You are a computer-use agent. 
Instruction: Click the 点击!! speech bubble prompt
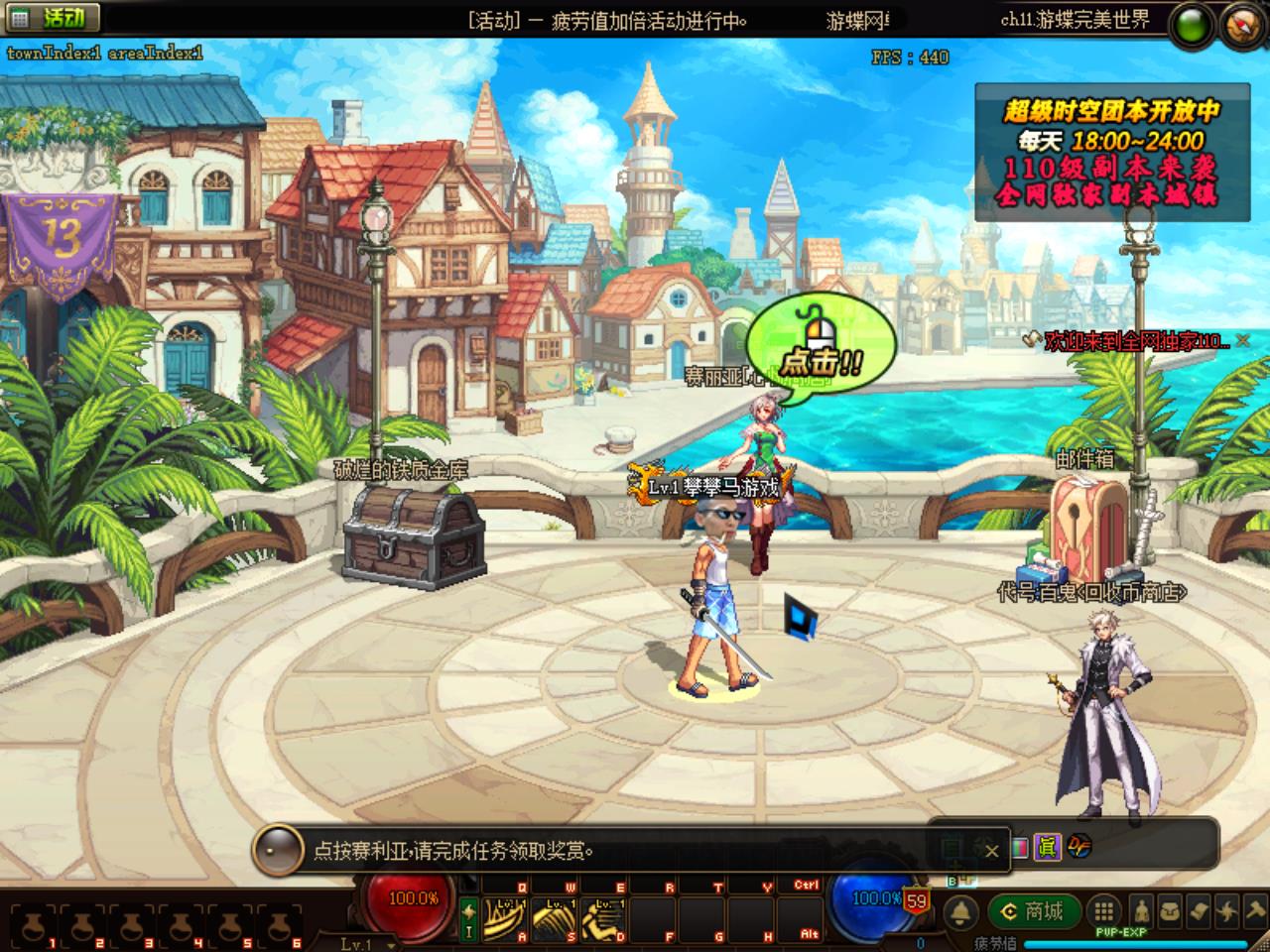[820, 343]
